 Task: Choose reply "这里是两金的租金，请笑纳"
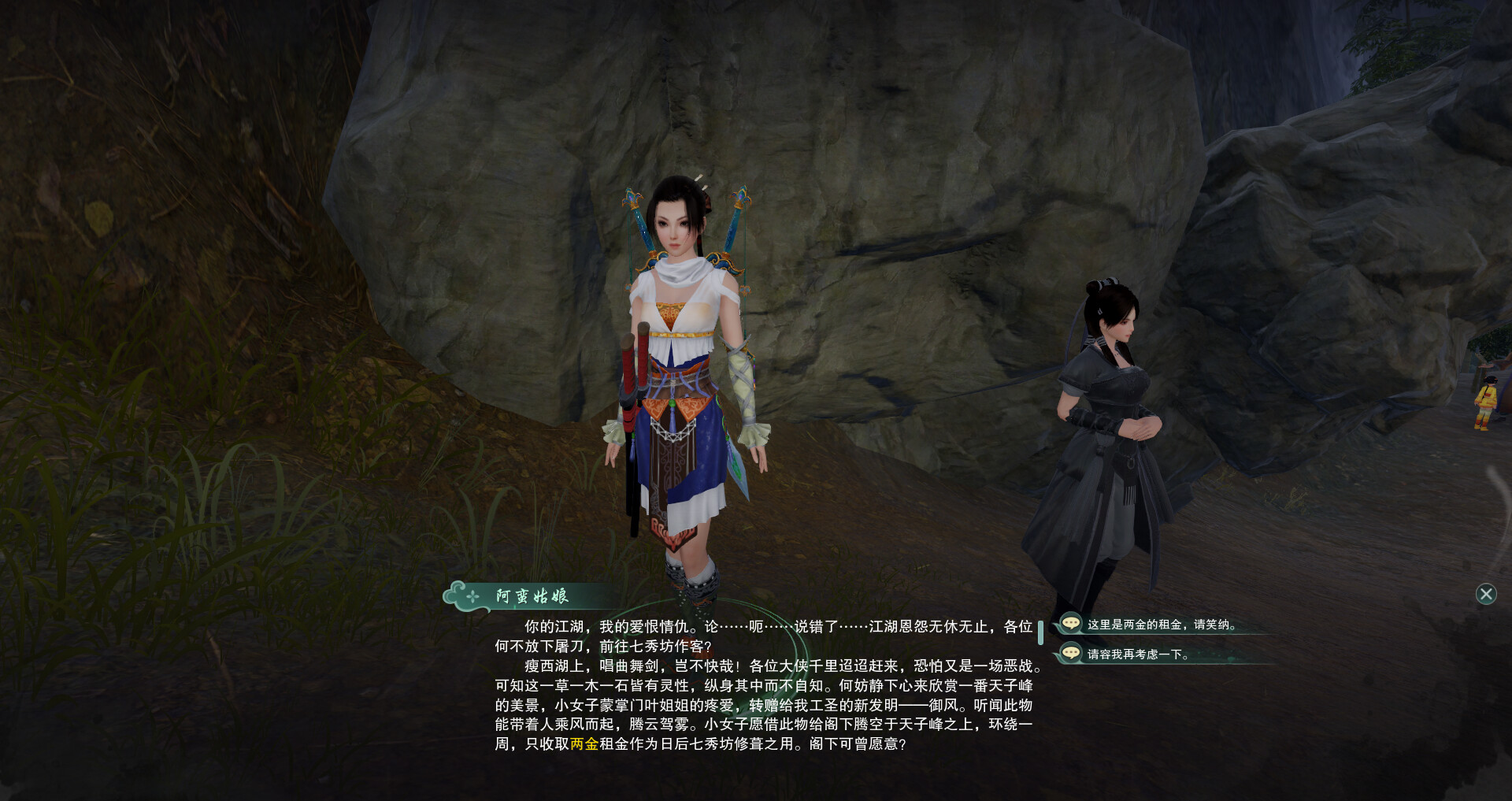coord(1161,625)
